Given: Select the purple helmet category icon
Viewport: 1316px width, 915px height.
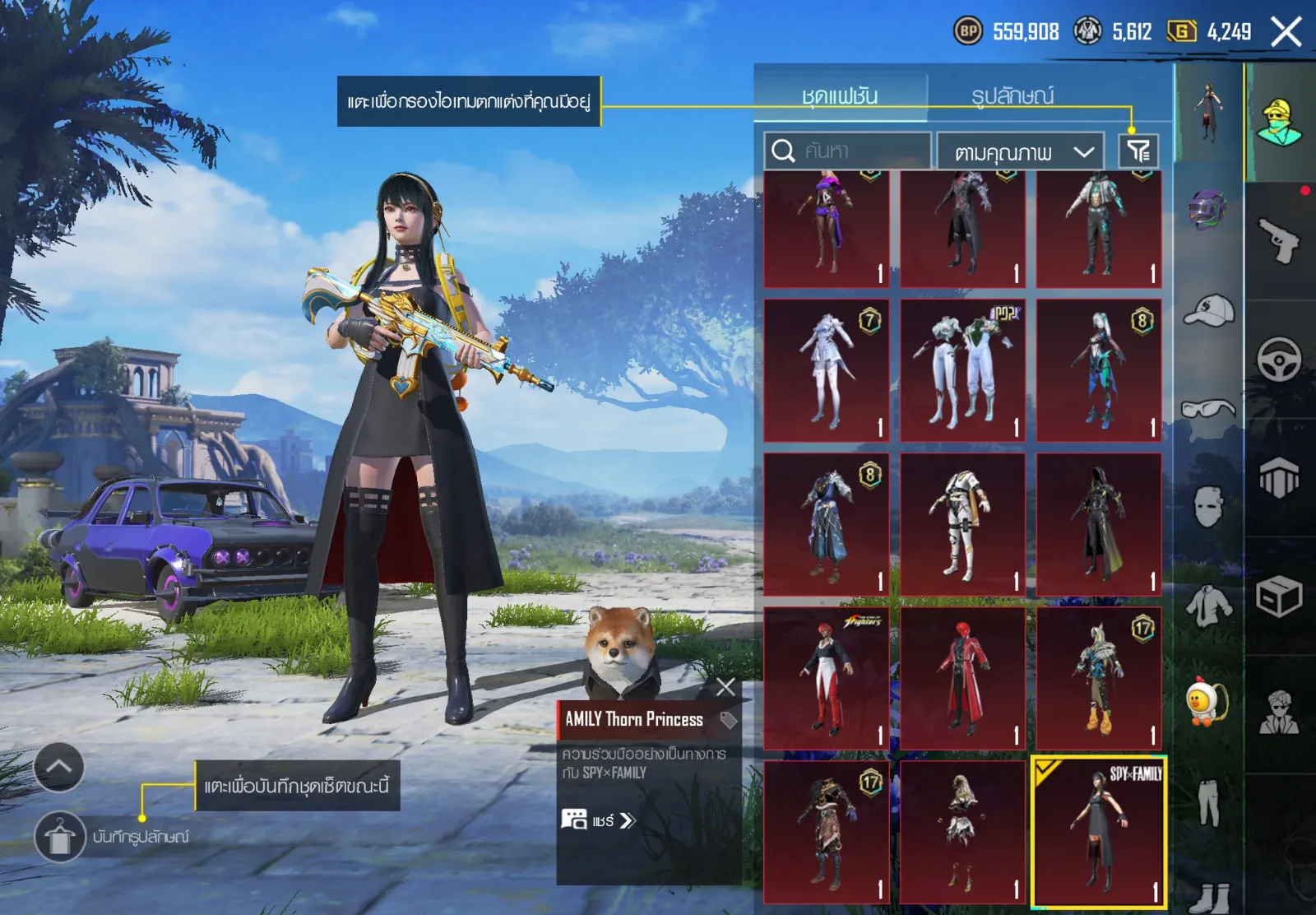Looking at the screenshot, I should click(x=1207, y=209).
